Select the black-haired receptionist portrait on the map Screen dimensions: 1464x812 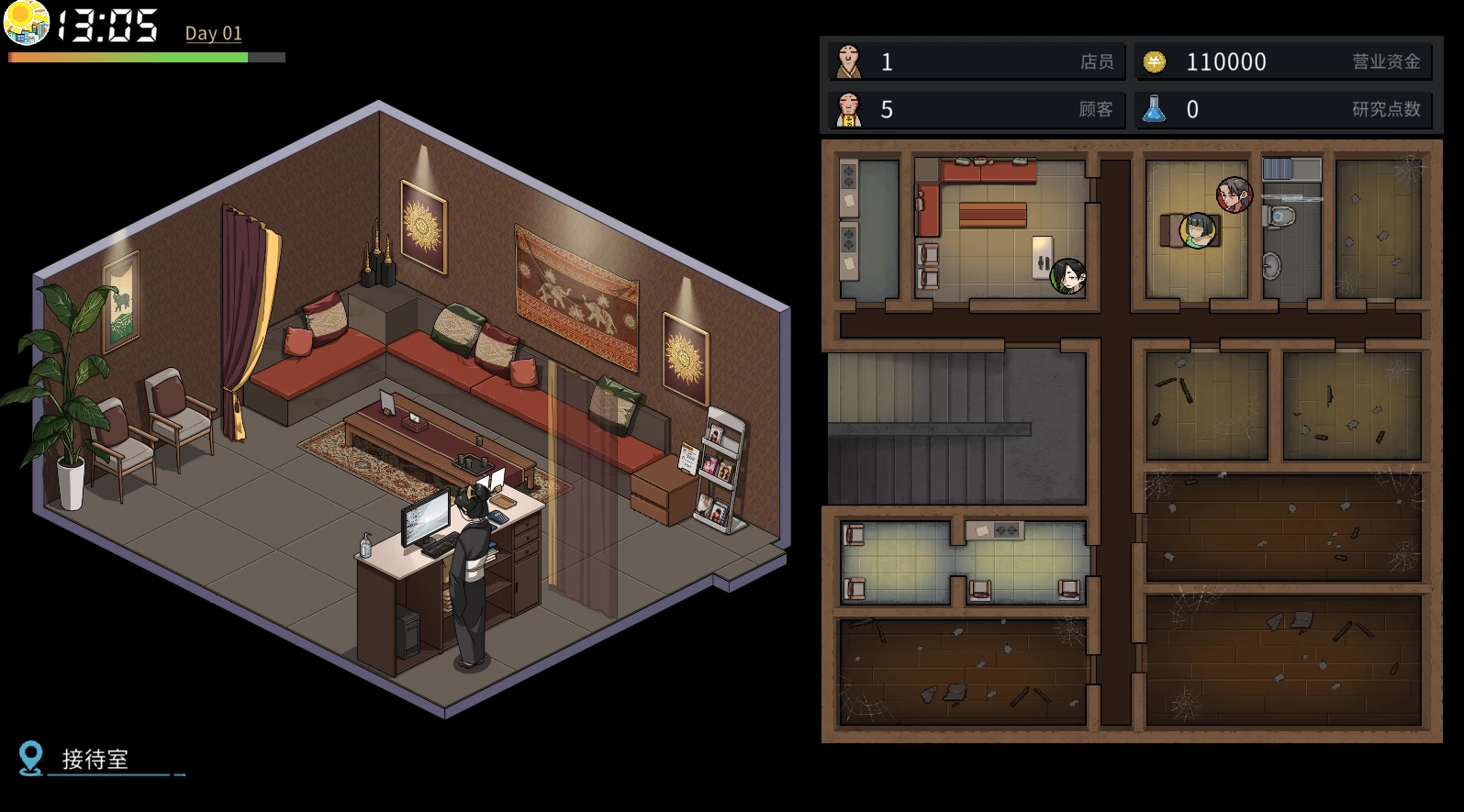1067,275
